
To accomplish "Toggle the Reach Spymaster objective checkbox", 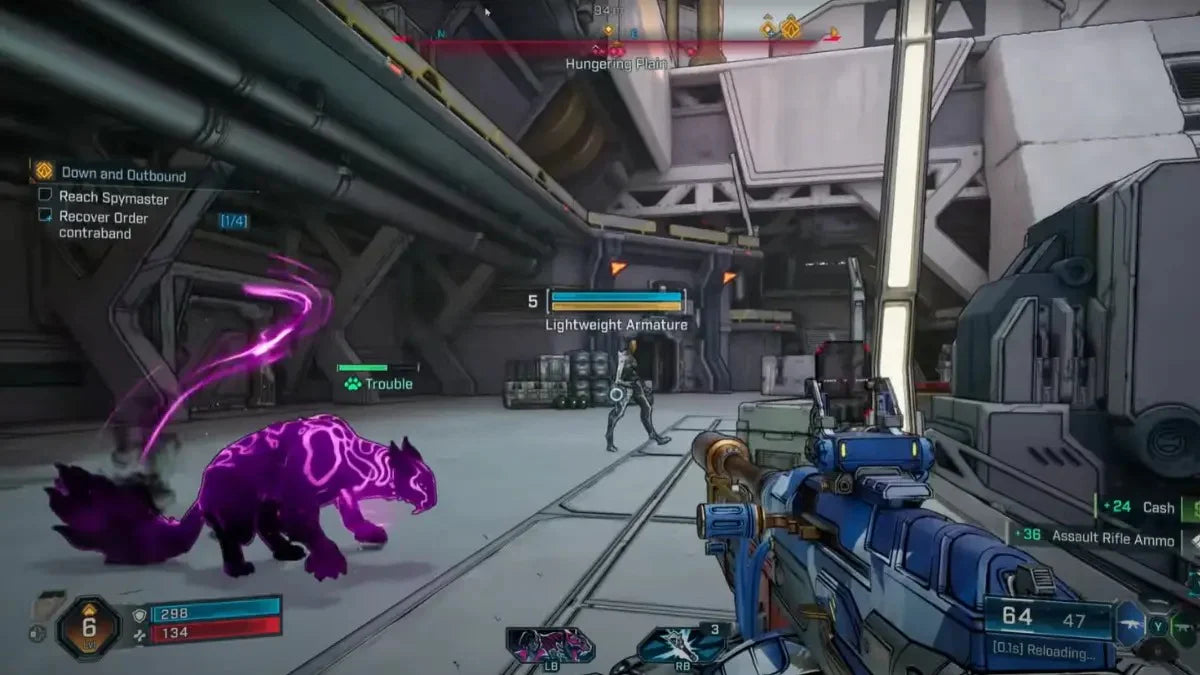I will pyautogui.click(x=45, y=196).
